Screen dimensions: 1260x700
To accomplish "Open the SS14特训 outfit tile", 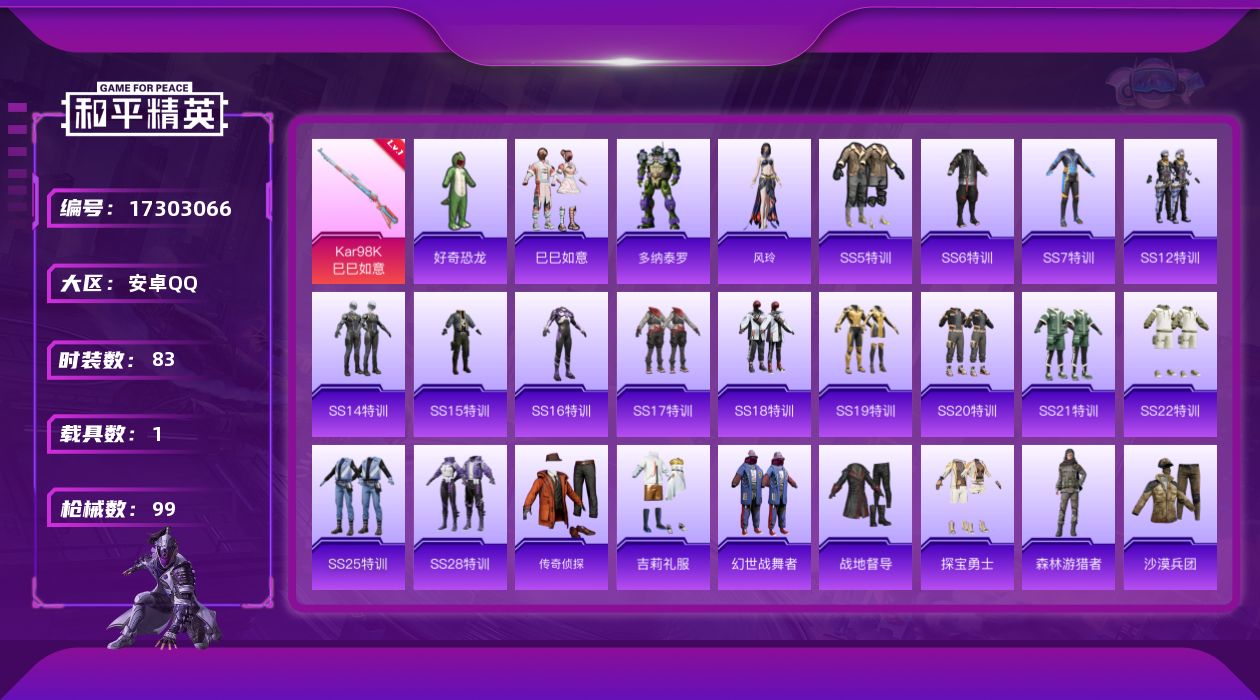I will point(358,364).
